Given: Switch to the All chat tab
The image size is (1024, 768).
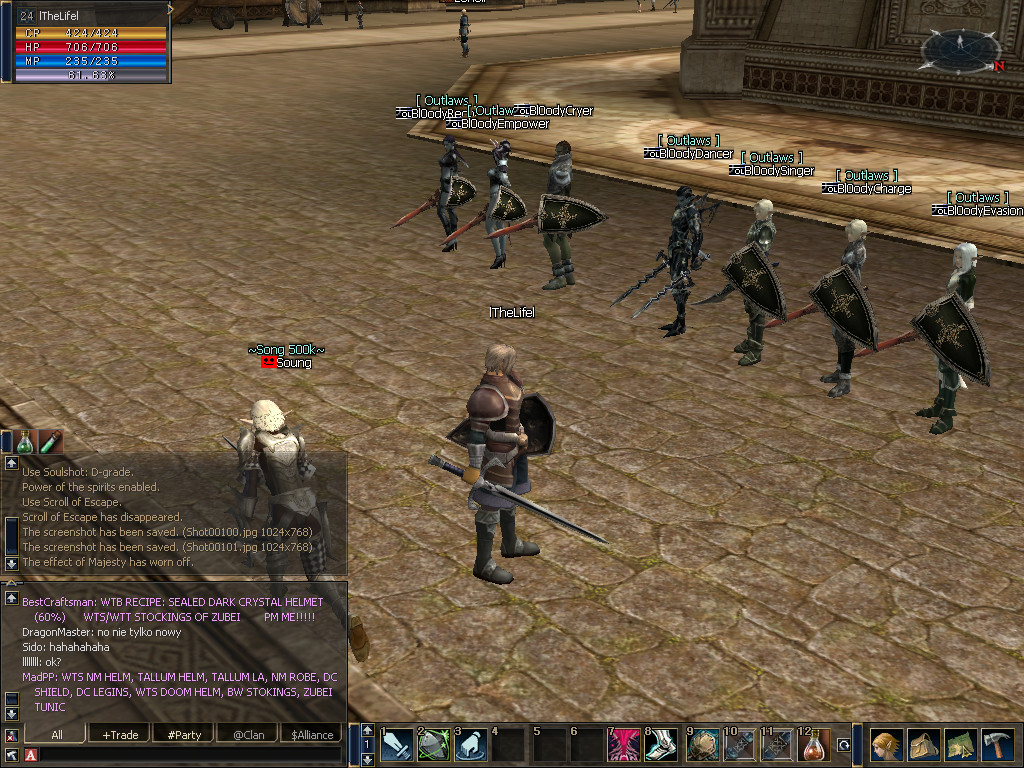Looking at the screenshot, I should tap(57, 734).
